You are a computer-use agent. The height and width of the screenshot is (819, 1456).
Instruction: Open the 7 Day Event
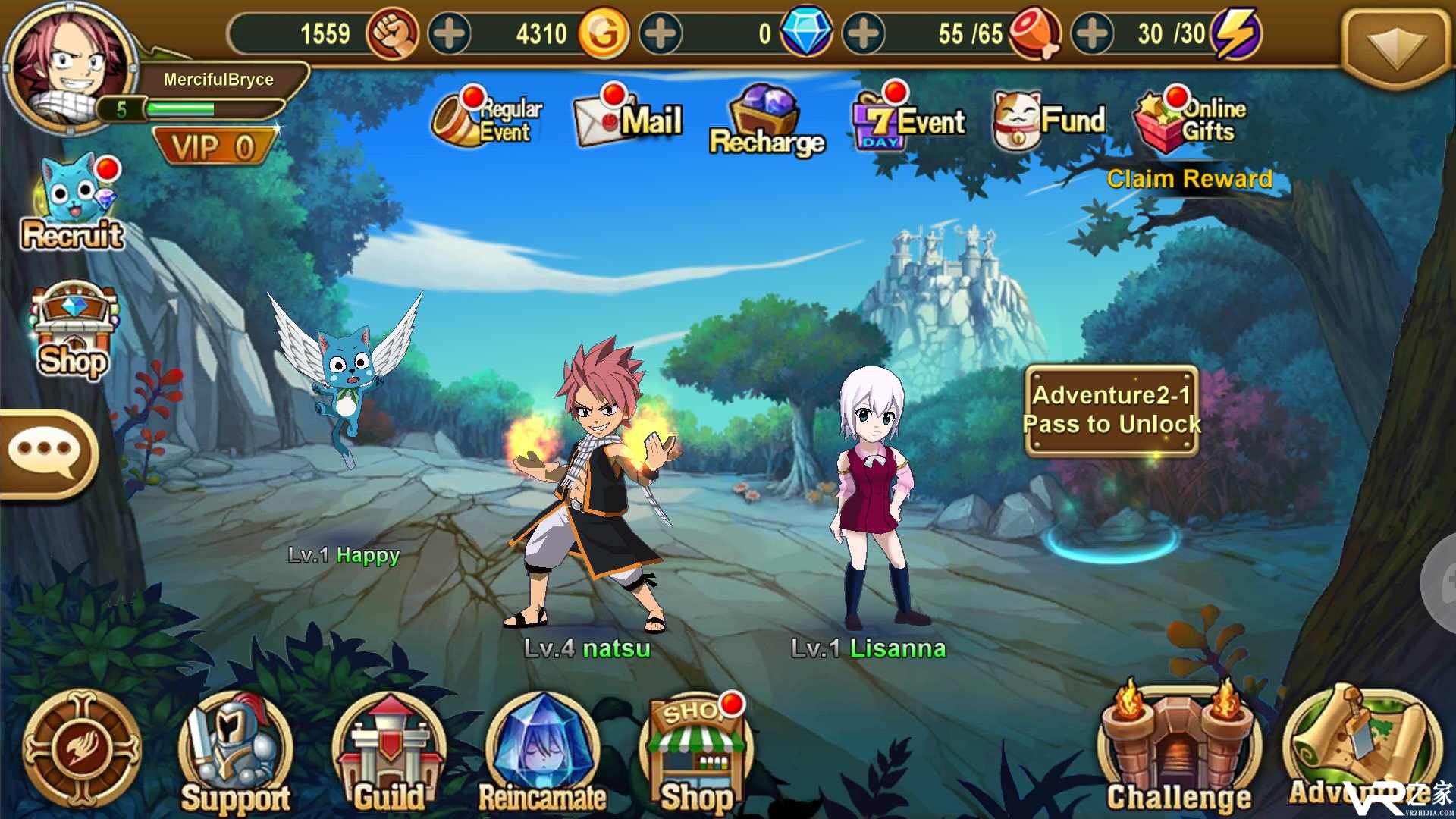pyautogui.click(x=908, y=121)
